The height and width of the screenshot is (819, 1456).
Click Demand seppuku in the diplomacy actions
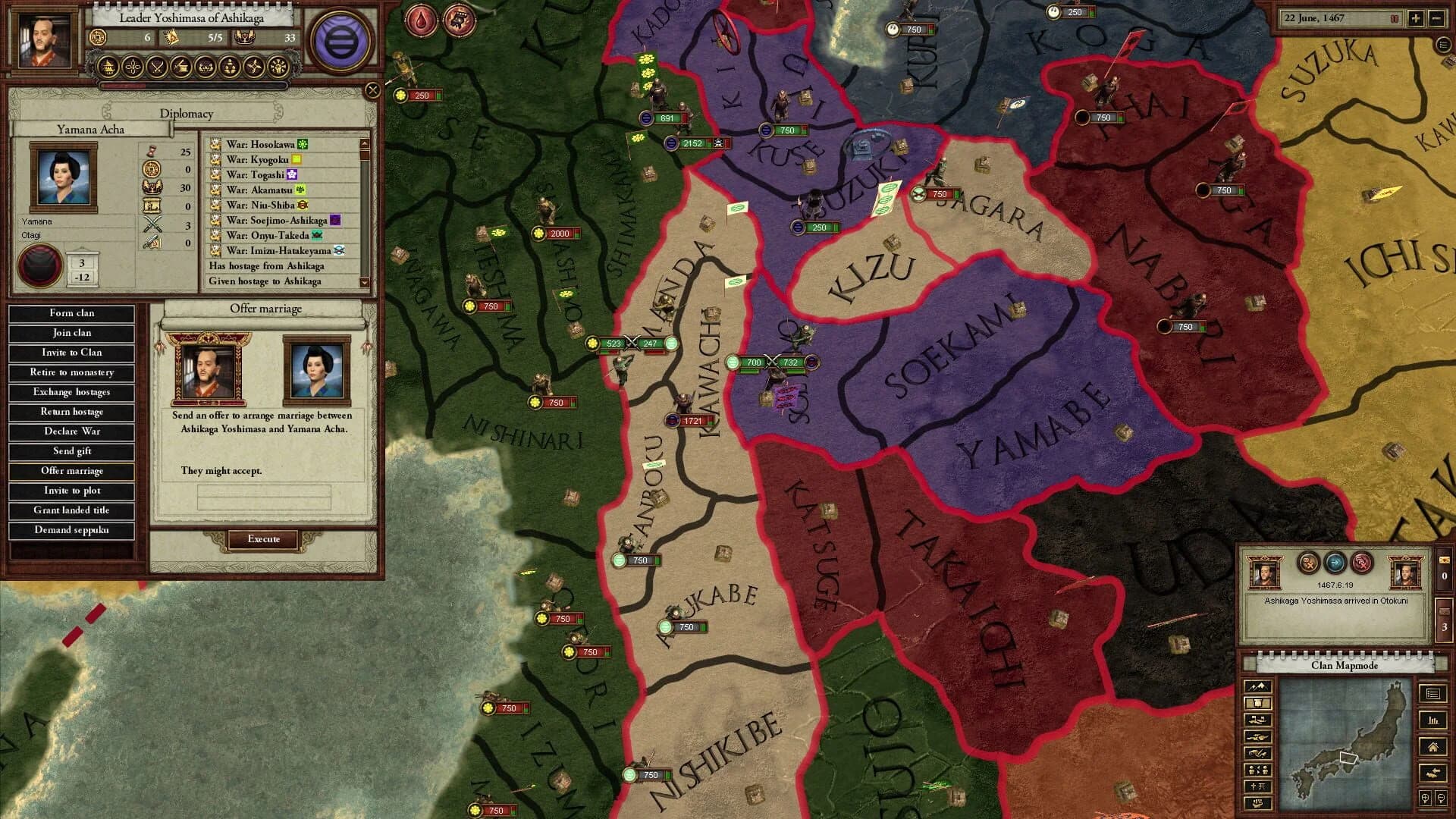click(x=71, y=530)
